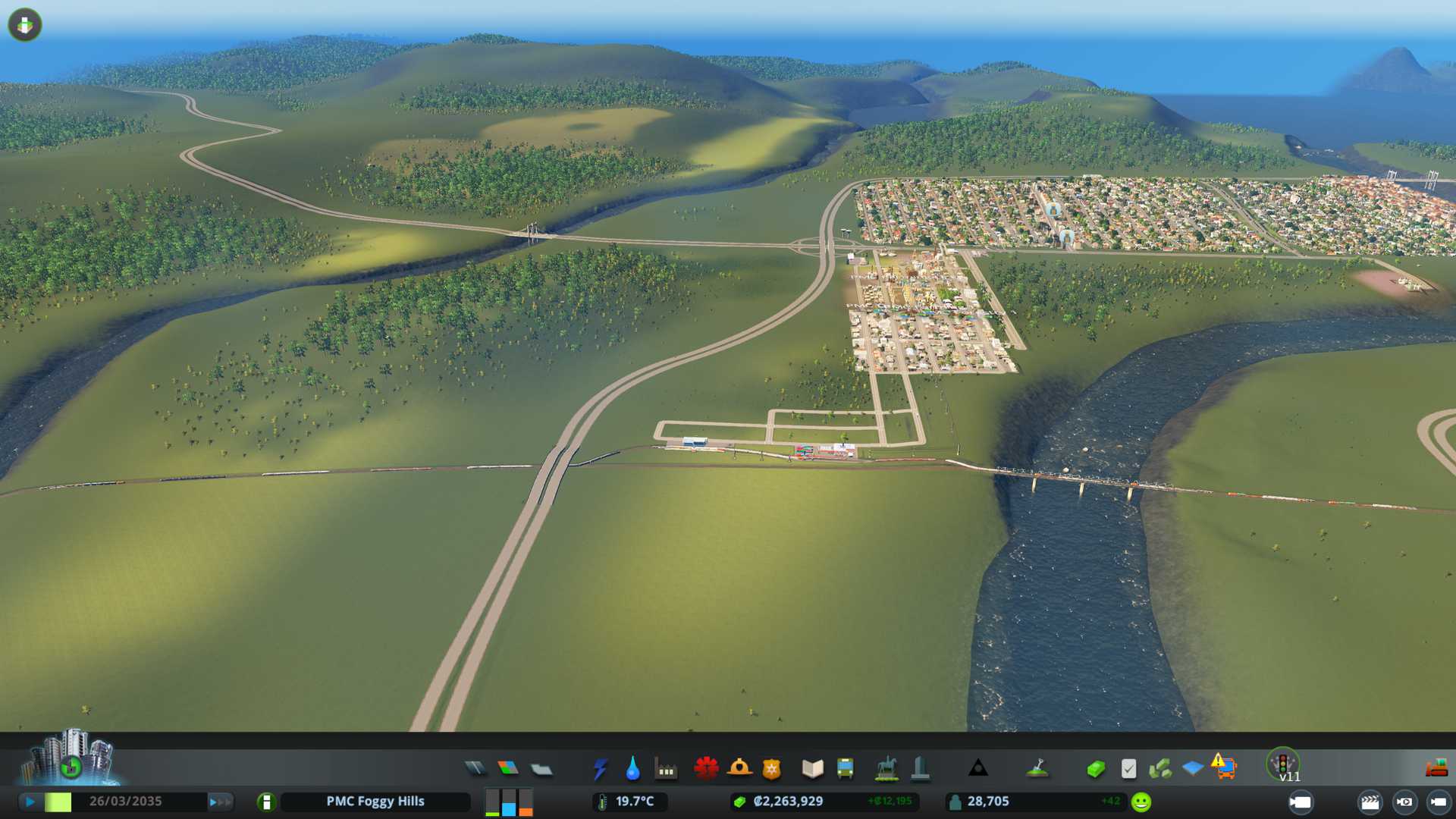Screen dimensions: 1456x819
Task: Select the bulldozer tool
Action: (1436, 769)
